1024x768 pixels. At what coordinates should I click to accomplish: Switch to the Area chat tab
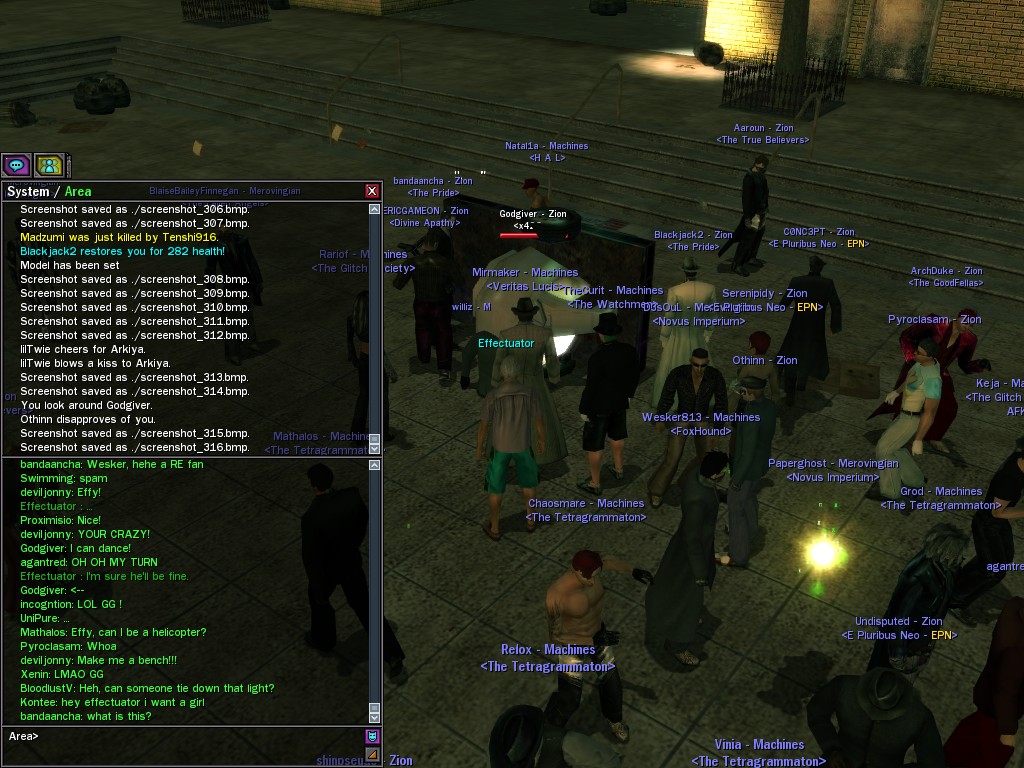pyautogui.click(x=78, y=191)
